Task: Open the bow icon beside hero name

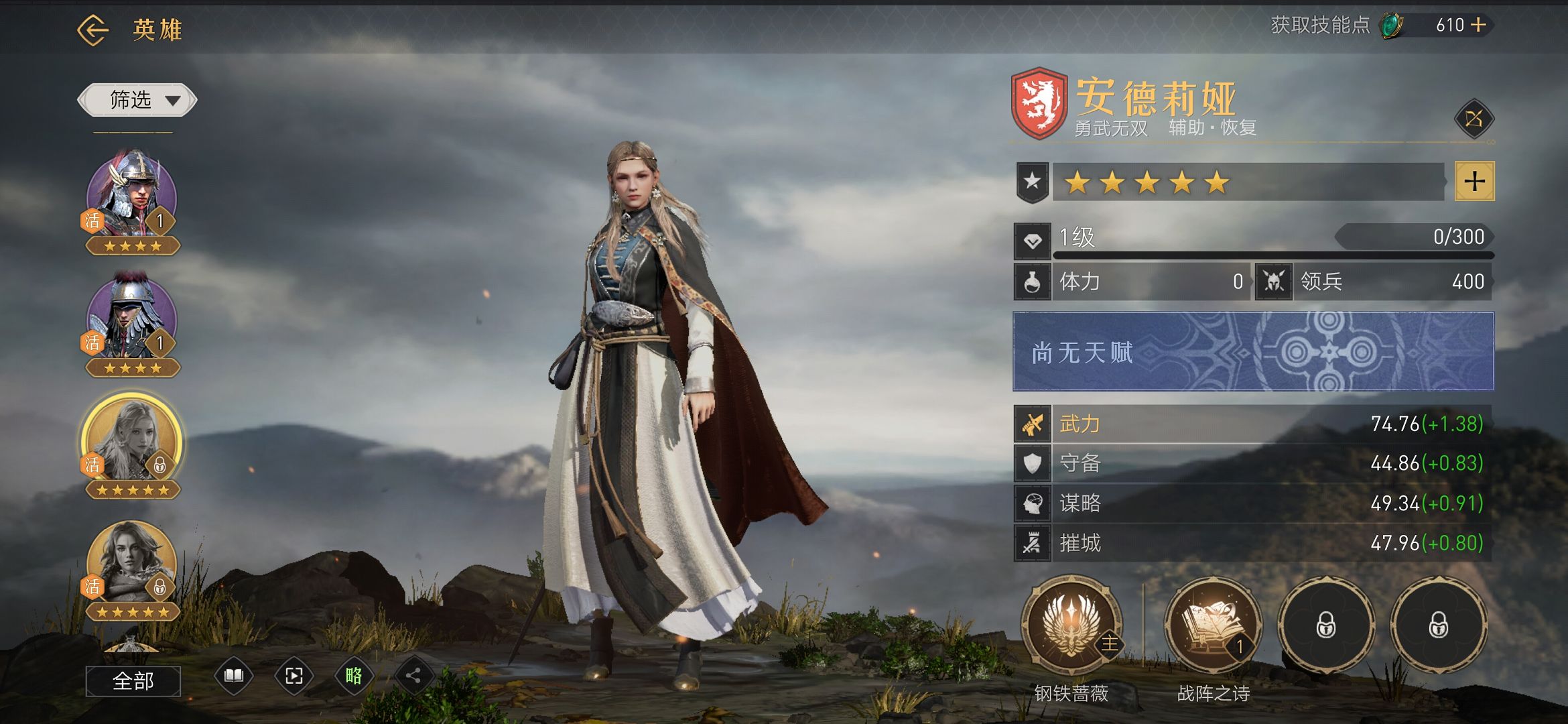Action: [x=1474, y=120]
